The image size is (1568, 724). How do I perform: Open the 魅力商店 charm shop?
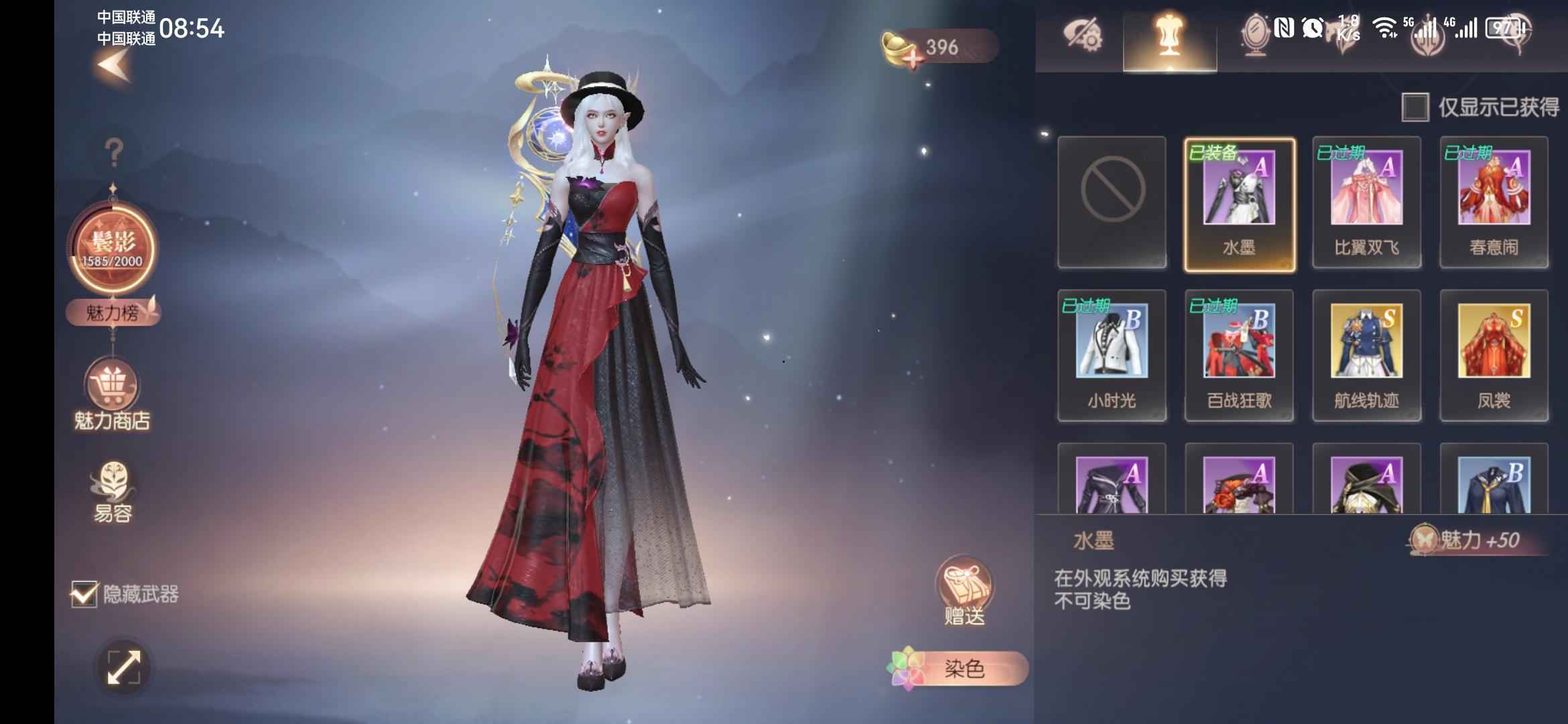112,396
